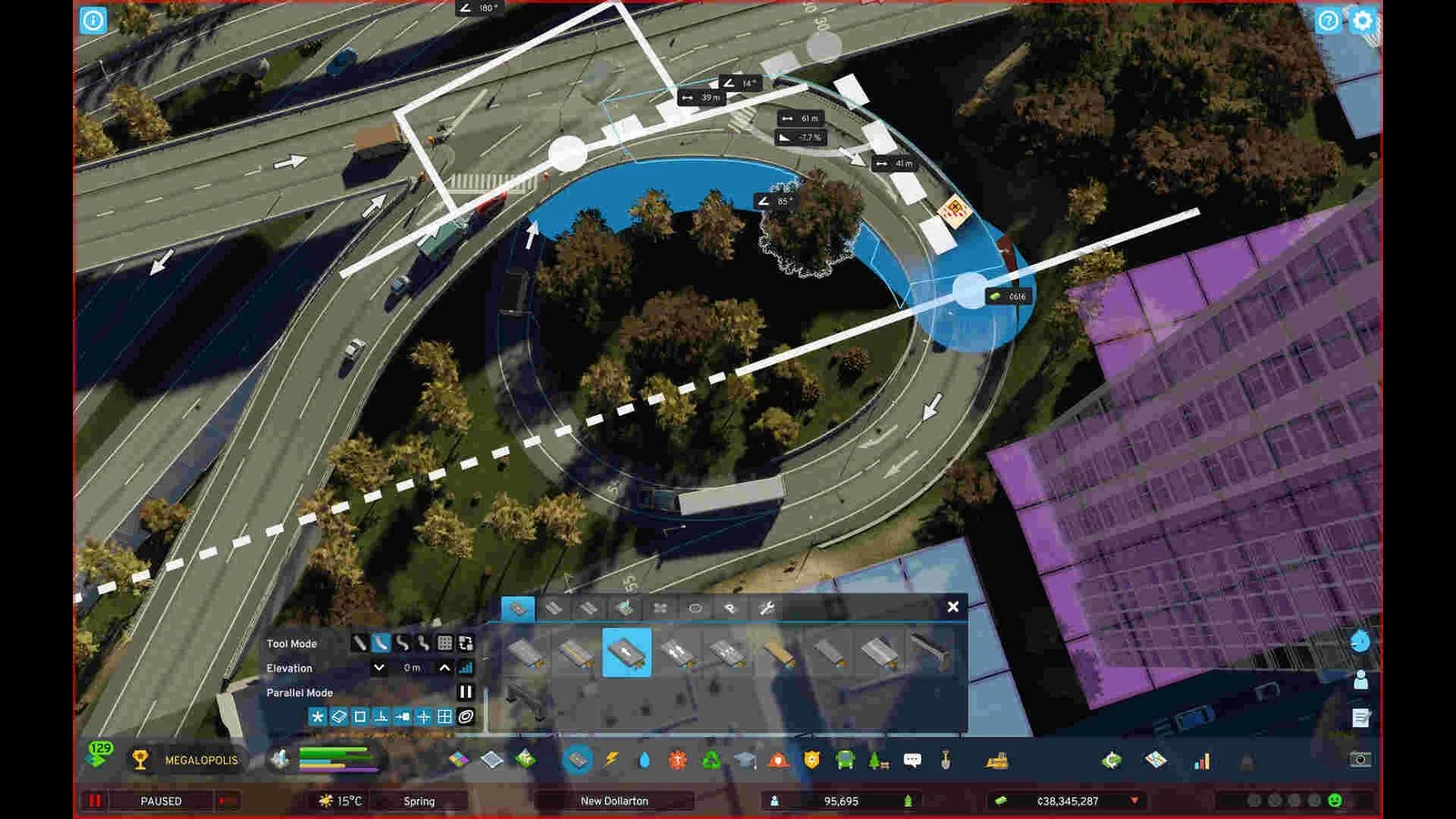This screenshot has width=1456, height=819.
Task: Switch to the Highways road category tab
Action: pyautogui.click(x=624, y=607)
